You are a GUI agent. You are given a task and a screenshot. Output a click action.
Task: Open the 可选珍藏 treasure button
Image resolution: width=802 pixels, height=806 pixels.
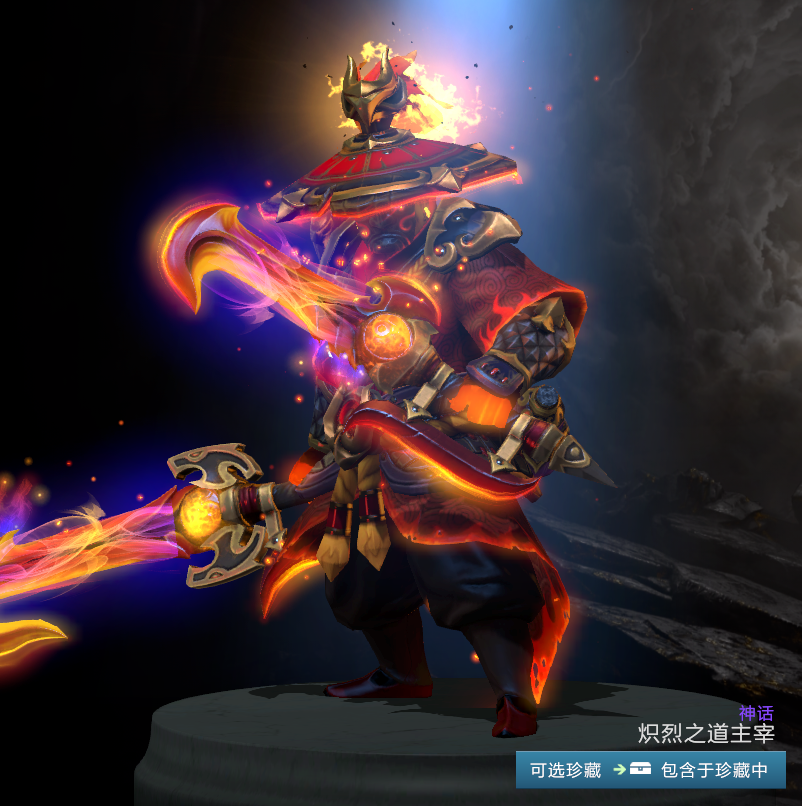click(566, 770)
